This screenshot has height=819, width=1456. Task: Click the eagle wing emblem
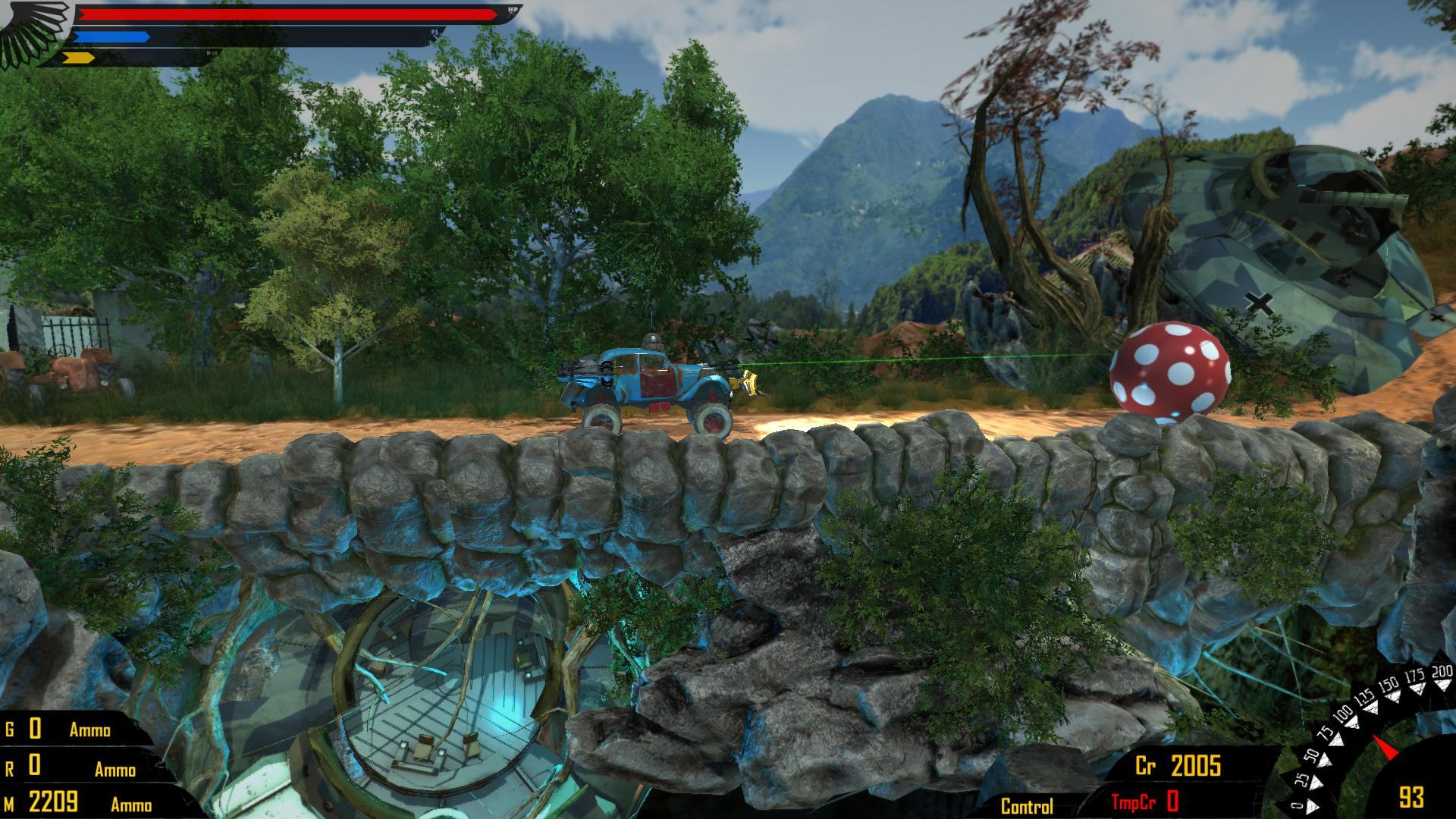(34, 32)
